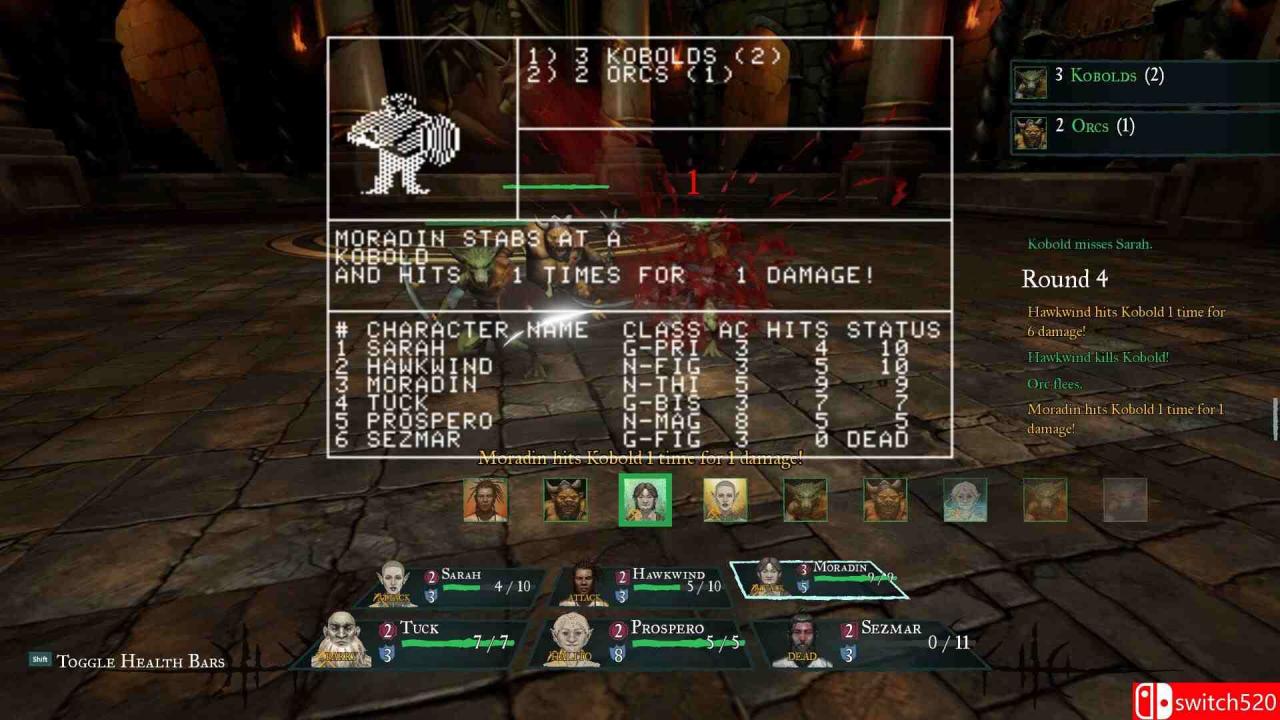
Task: Click Sezmar's Dead status icon
Action: (x=802, y=655)
